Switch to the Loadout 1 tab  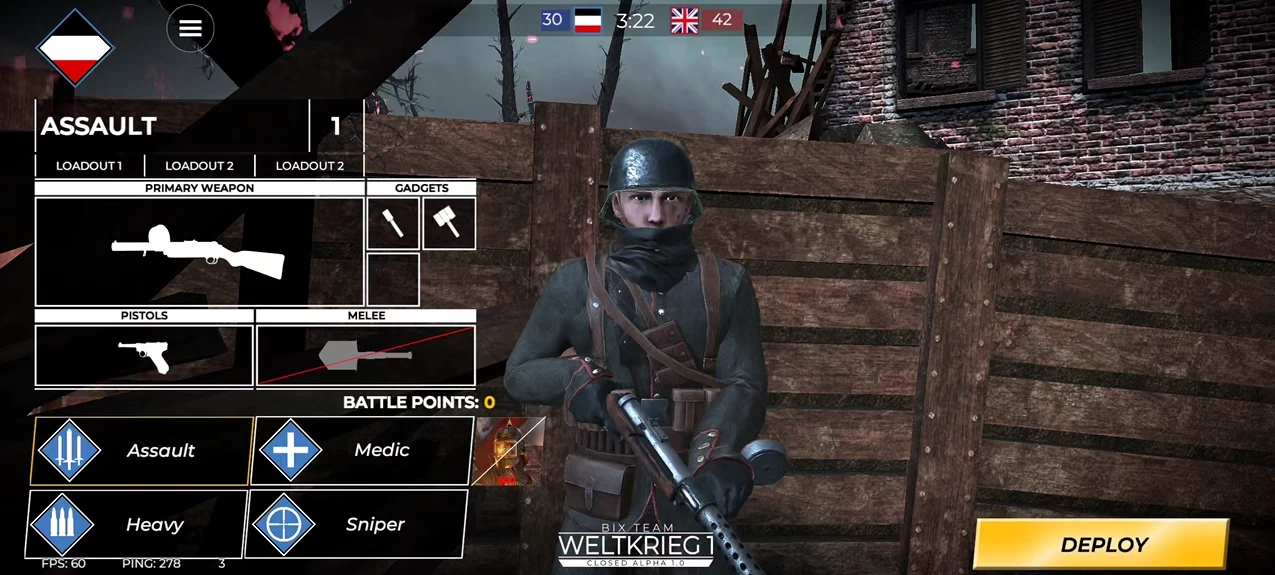pyautogui.click(x=89, y=166)
